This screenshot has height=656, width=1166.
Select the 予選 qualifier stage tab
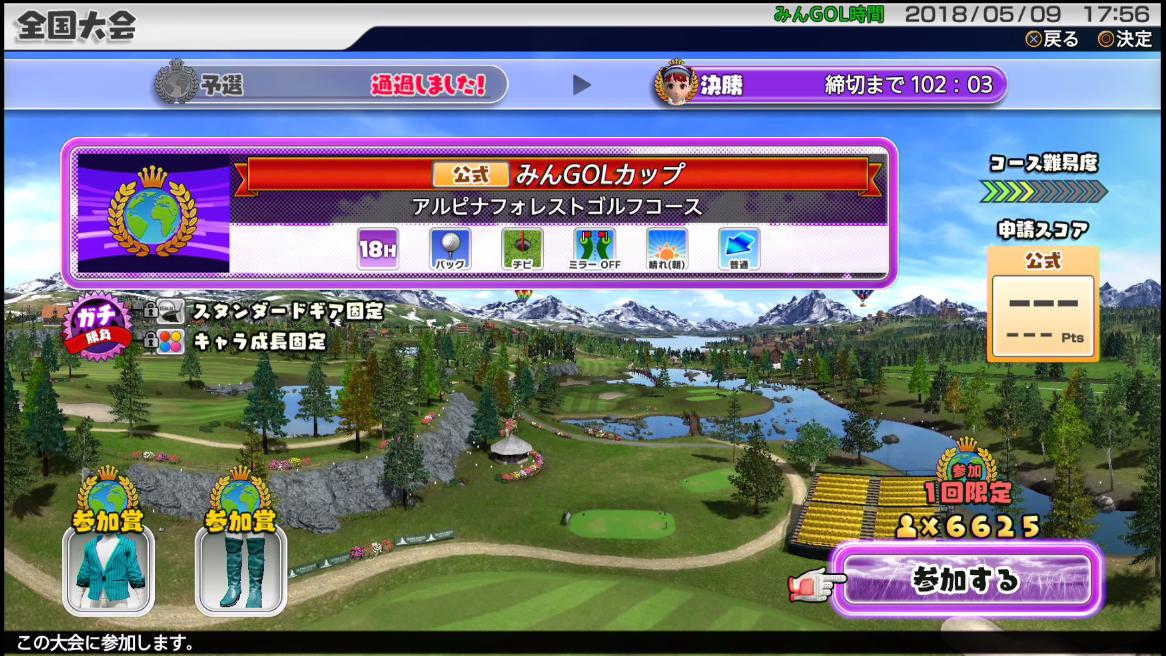click(x=330, y=85)
